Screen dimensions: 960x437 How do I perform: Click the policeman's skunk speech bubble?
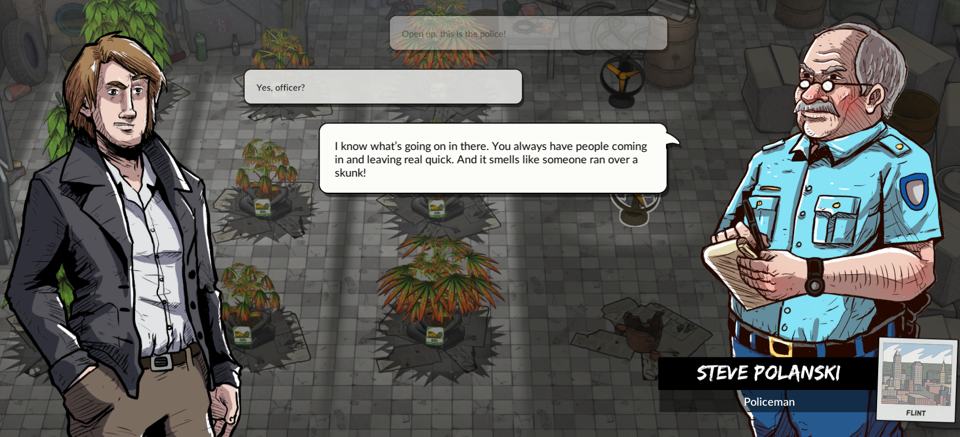click(x=492, y=159)
